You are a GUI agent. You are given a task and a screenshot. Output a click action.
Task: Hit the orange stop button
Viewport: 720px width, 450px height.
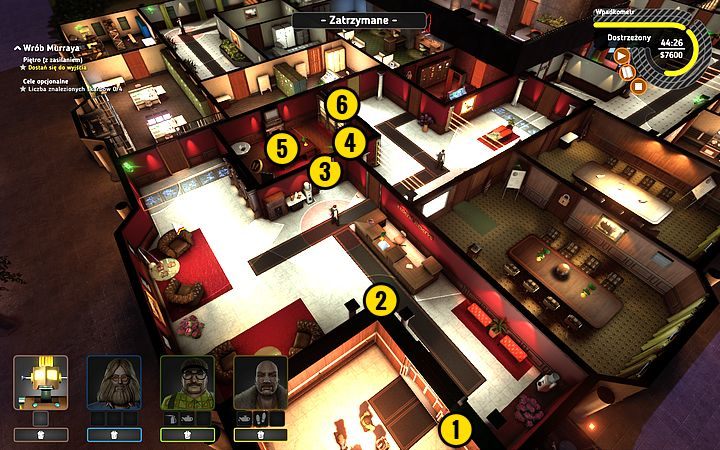pyautogui.click(x=639, y=86)
